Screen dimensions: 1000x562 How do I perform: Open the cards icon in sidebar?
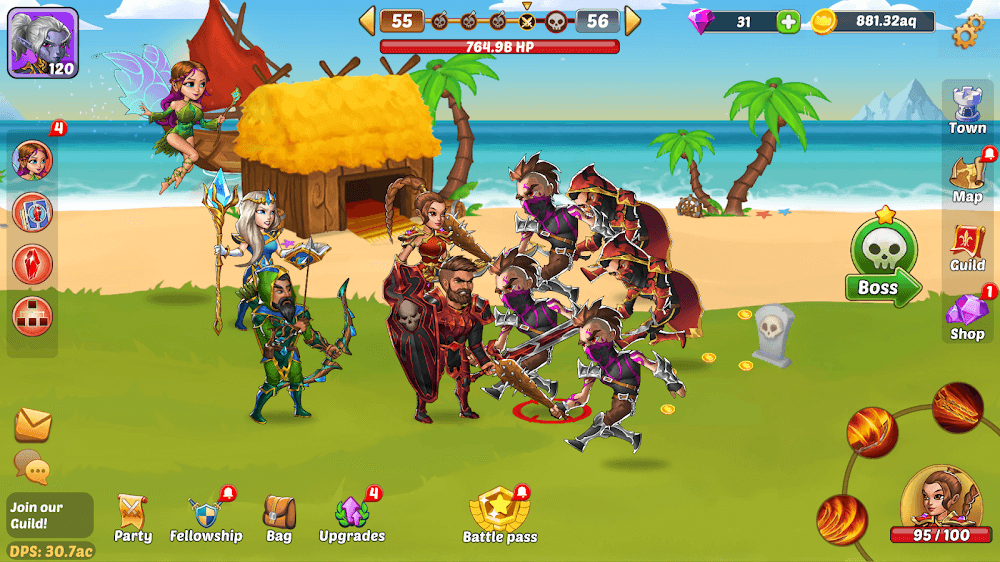pos(32,212)
